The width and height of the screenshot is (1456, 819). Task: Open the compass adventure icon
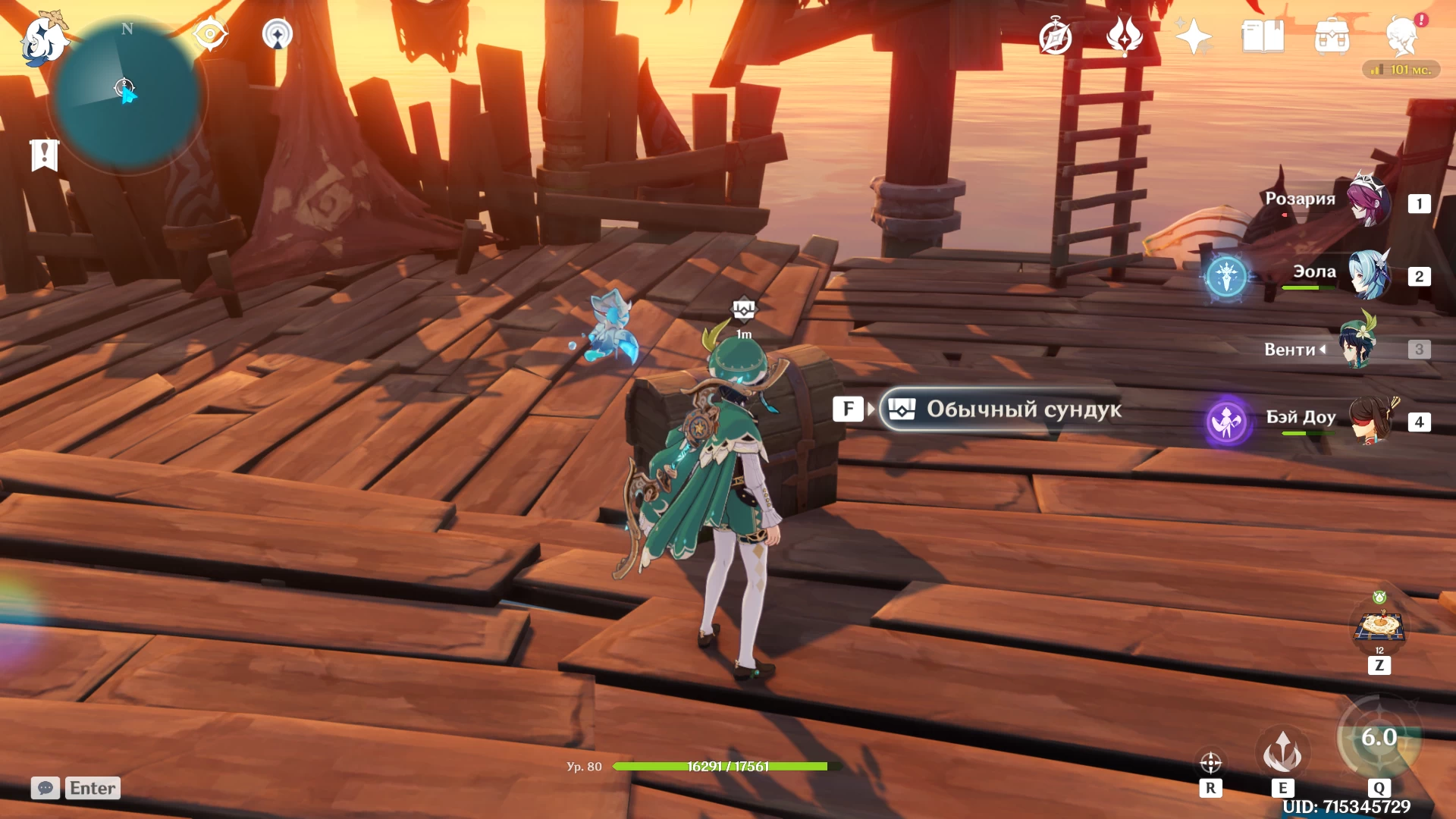point(1055,37)
